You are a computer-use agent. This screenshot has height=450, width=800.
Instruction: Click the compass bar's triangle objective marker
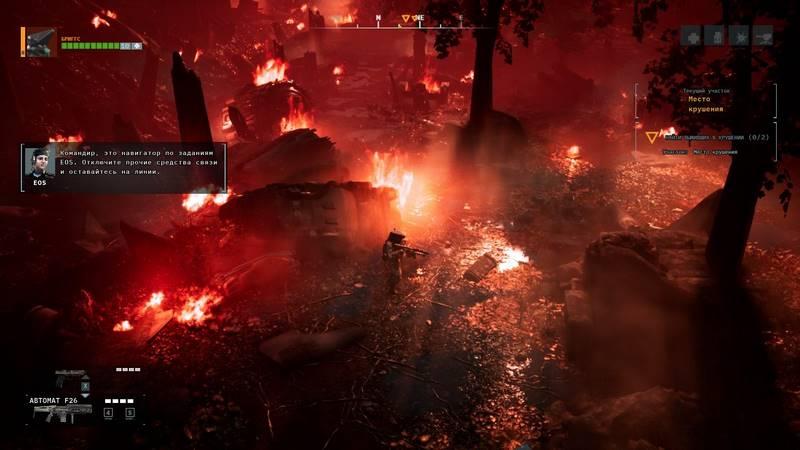pos(406,18)
